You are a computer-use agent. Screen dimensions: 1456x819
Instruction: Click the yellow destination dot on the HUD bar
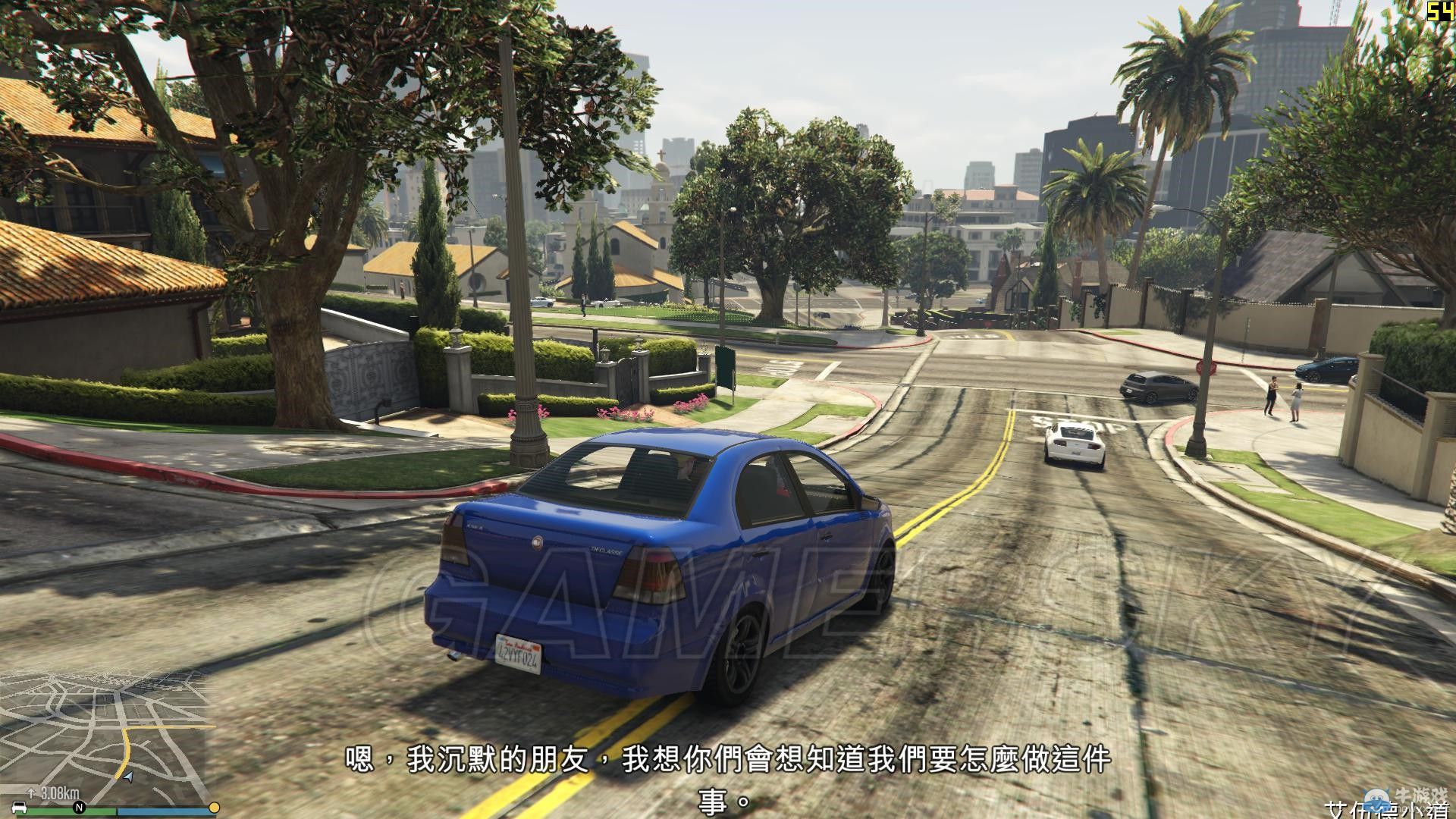tap(214, 806)
